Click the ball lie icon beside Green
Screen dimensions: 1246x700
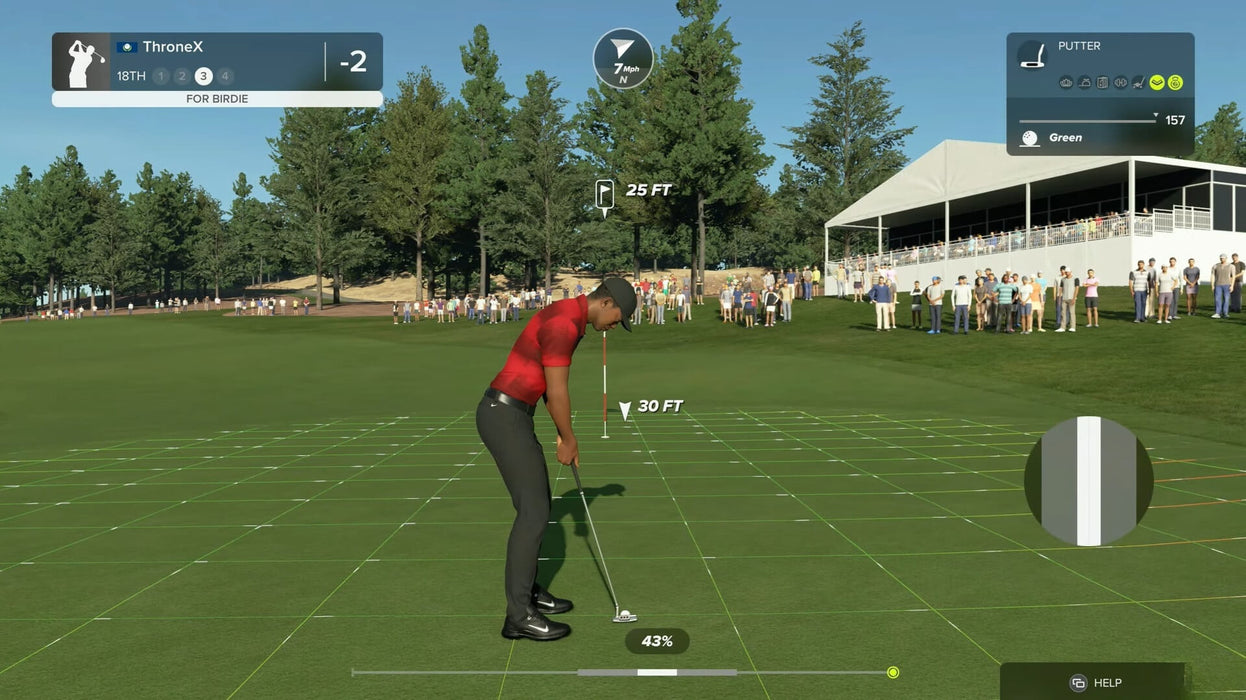pyautogui.click(x=1029, y=138)
